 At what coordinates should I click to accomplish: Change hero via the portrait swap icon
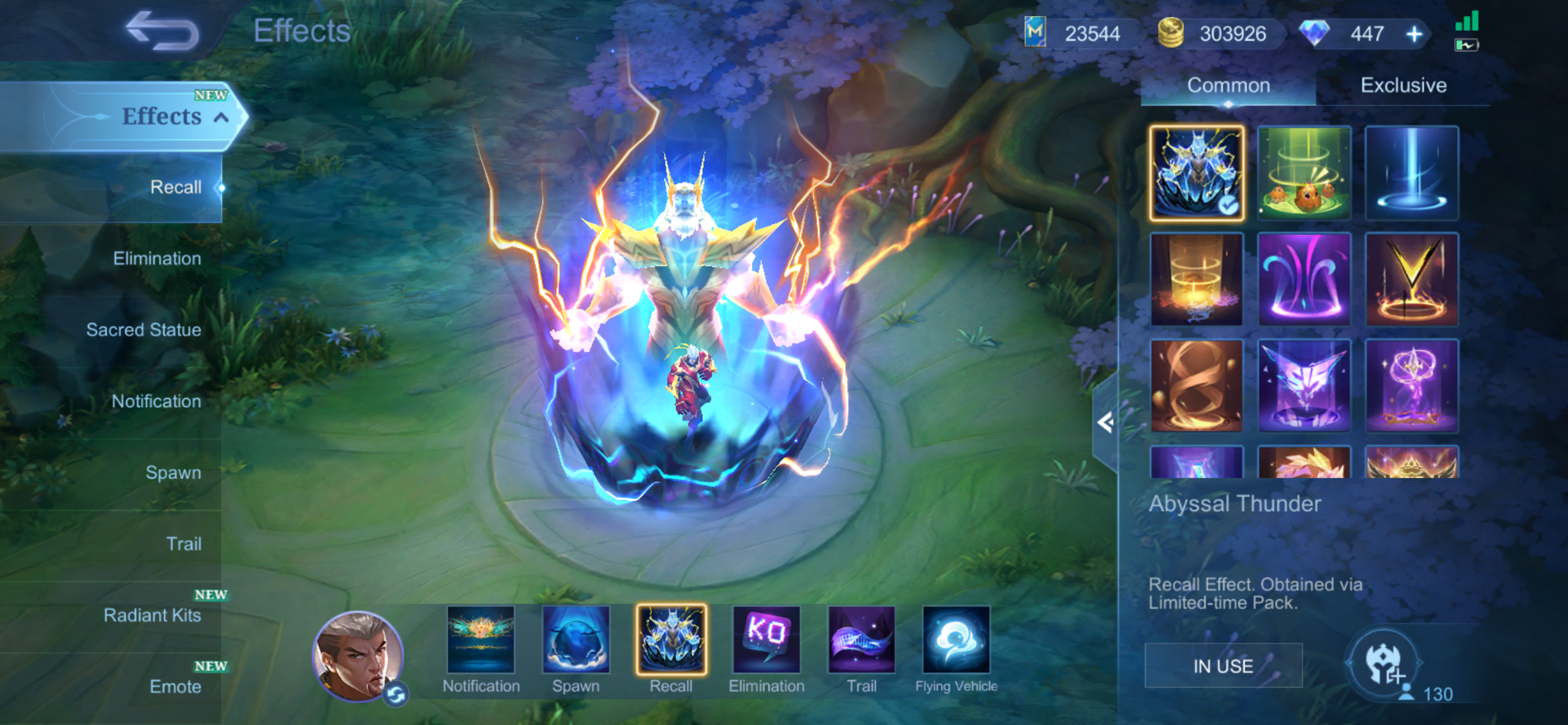click(396, 695)
